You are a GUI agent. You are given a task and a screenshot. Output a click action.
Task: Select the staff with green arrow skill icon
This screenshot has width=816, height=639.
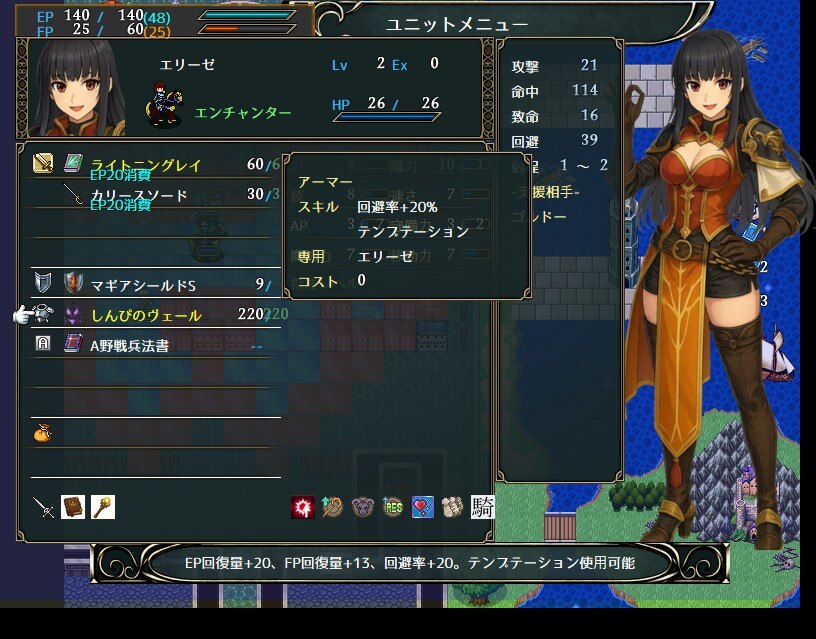click(x=333, y=507)
